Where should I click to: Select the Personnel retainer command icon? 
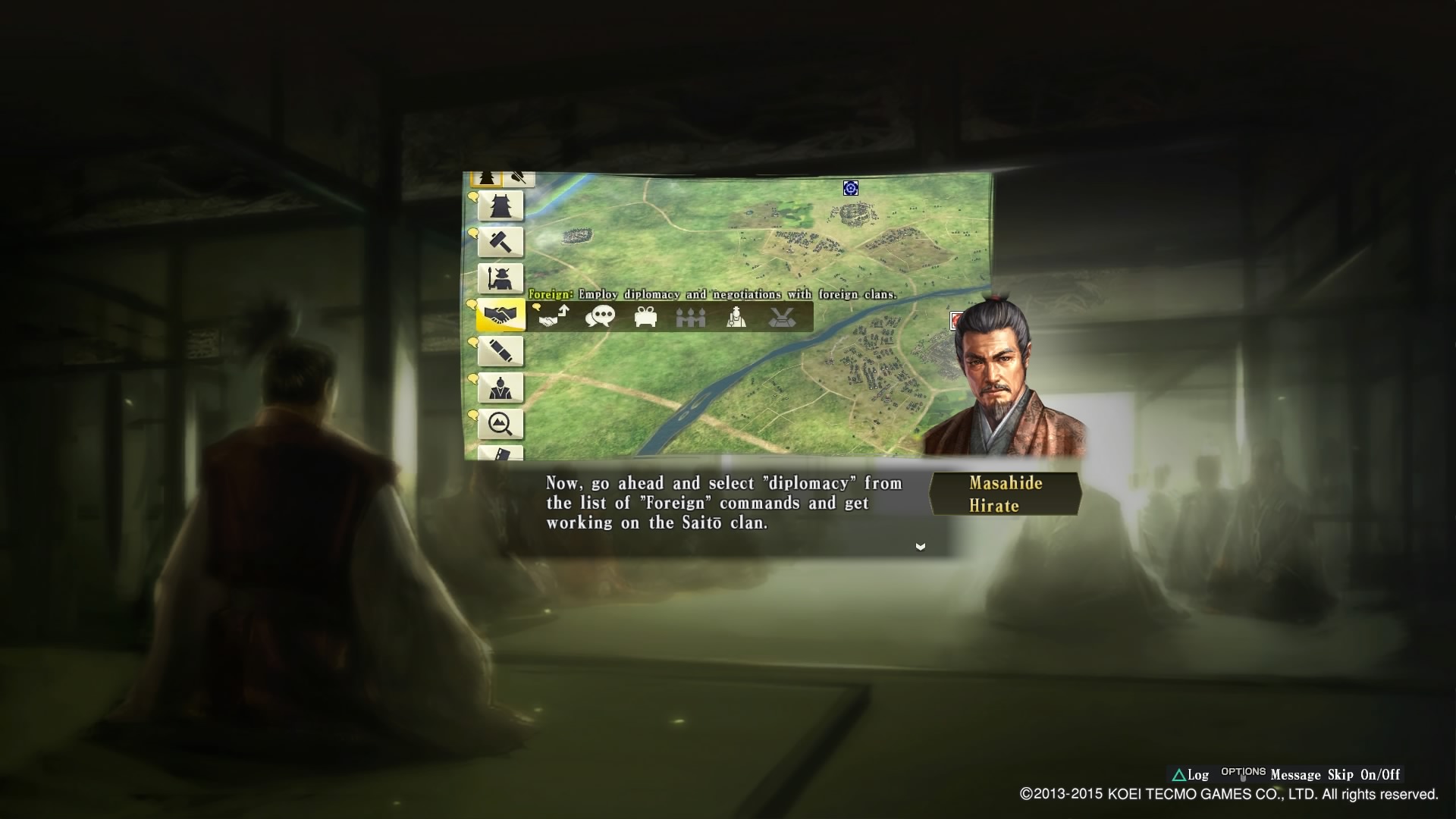point(500,387)
